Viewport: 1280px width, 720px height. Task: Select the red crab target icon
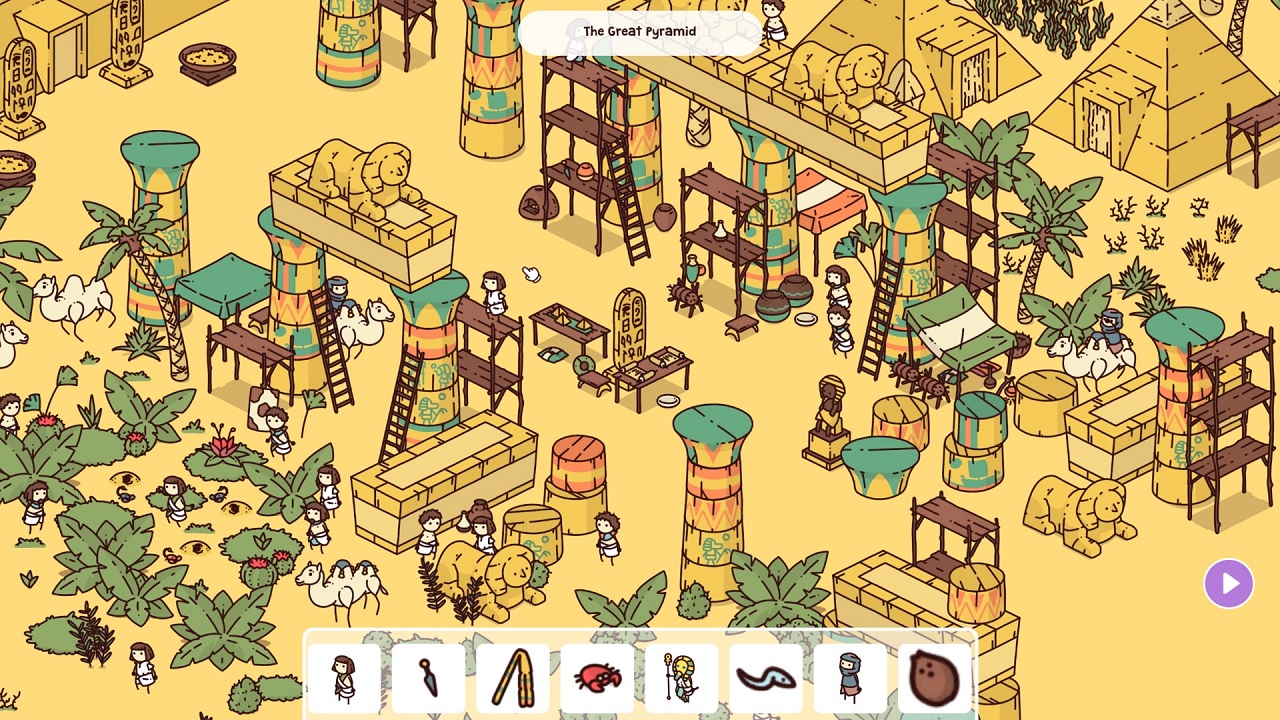pyautogui.click(x=597, y=678)
